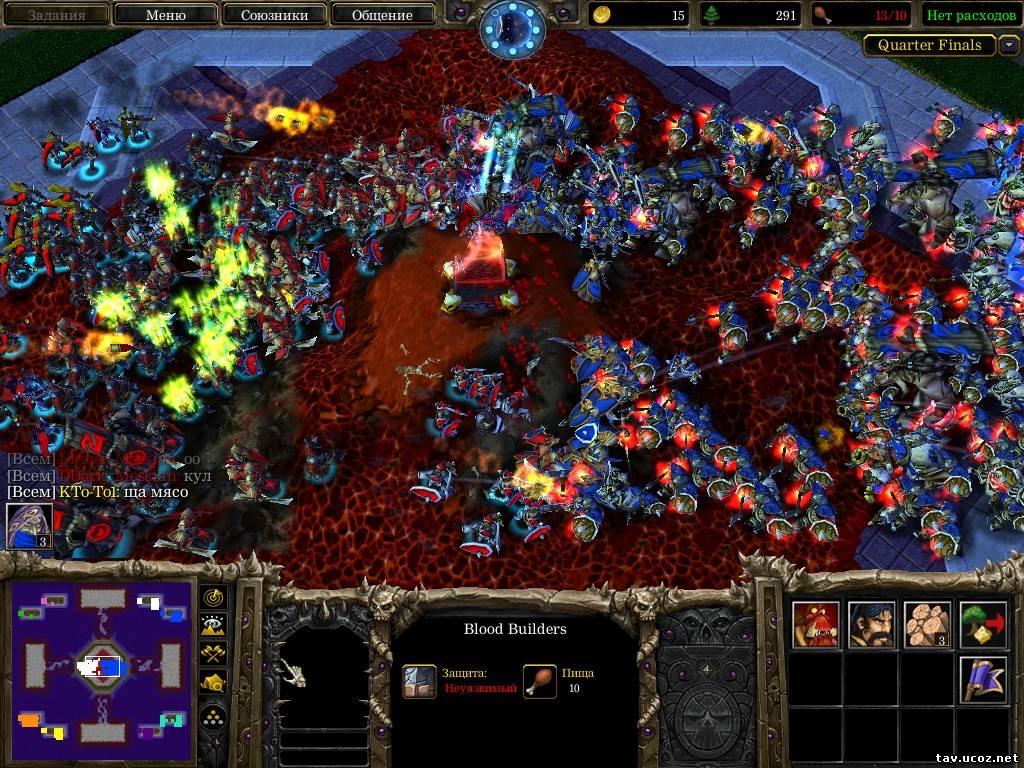Select the lumber pile command icon

click(x=926, y=624)
